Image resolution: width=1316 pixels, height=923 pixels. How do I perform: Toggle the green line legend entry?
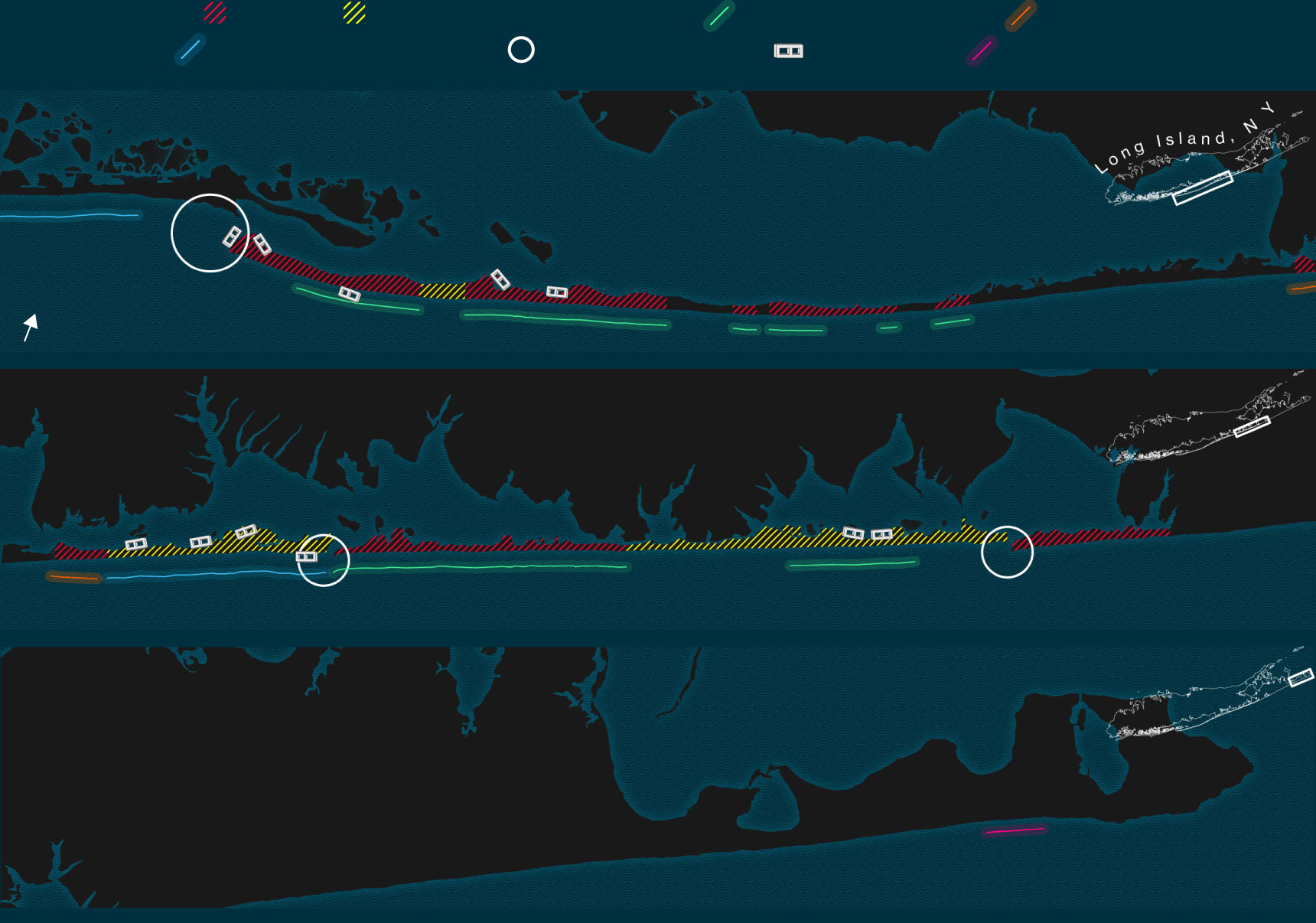pyautogui.click(x=719, y=16)
